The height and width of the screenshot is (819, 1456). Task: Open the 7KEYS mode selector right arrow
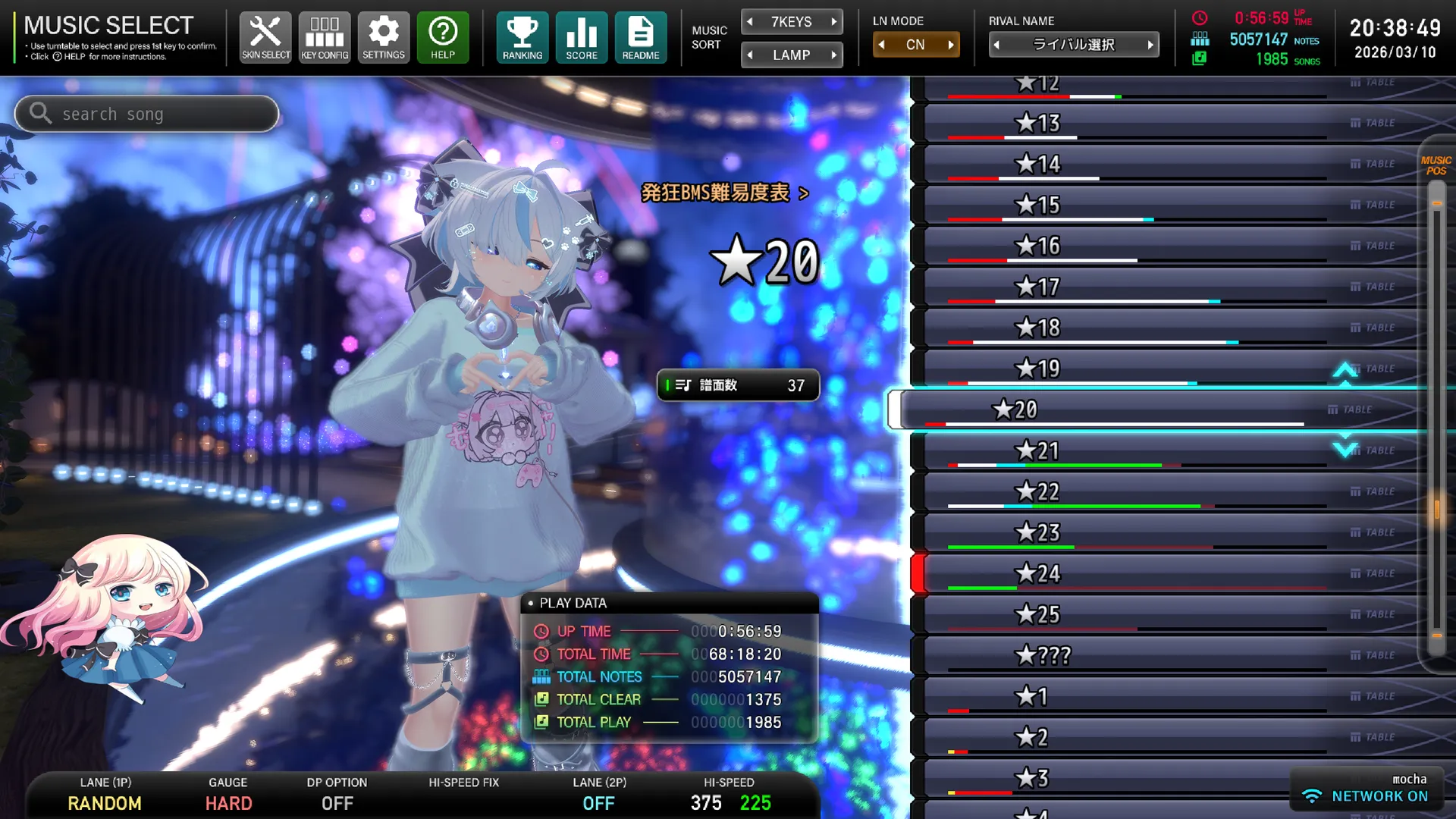click(834, 21)
